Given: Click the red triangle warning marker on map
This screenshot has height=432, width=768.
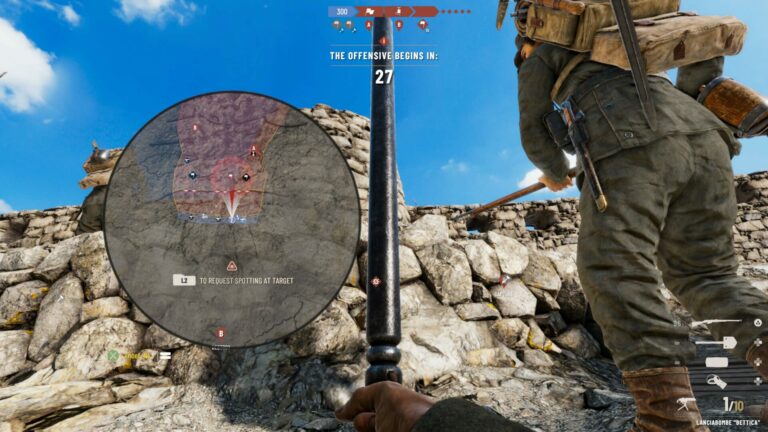Looking at the screenshot, I should pyautogui.click(x=232, y=266).
